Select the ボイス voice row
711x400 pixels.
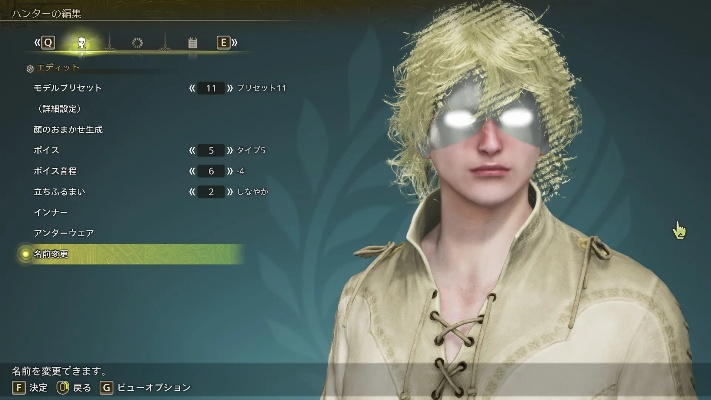coord(44,149)
